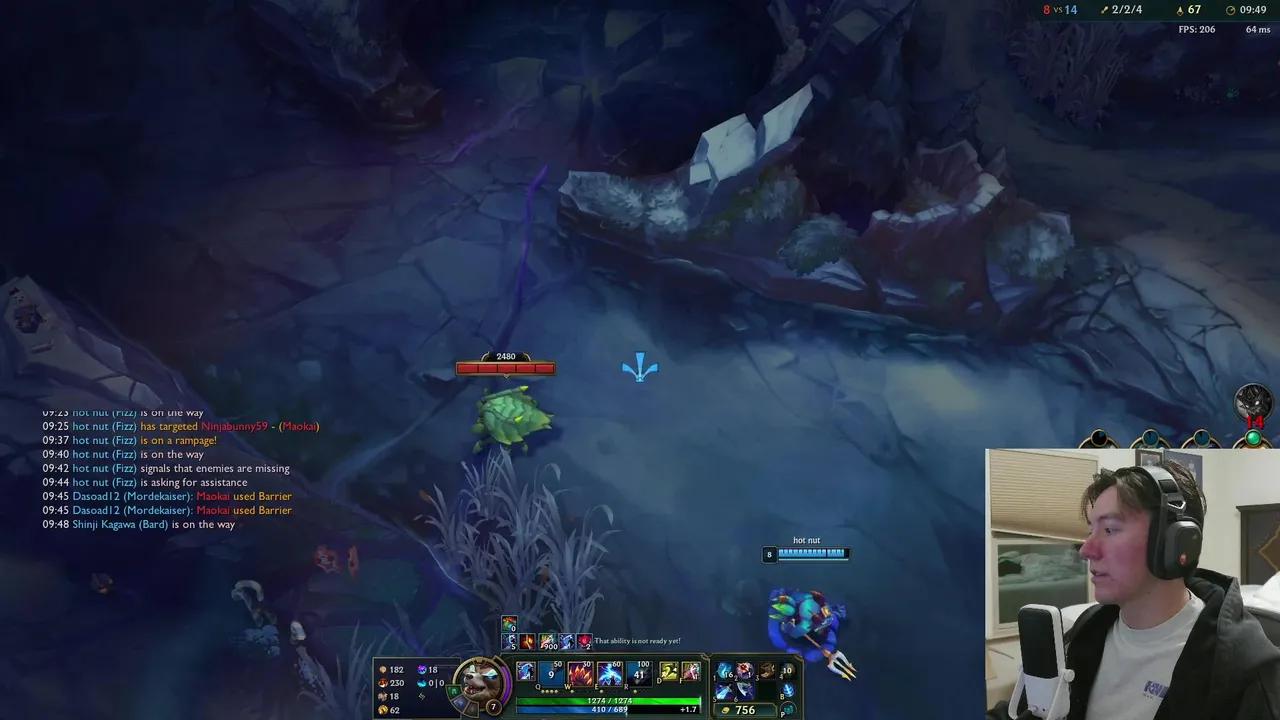Click the champion portrait showing level 7
Screen dimensions: 1280x720
(480, 682)
